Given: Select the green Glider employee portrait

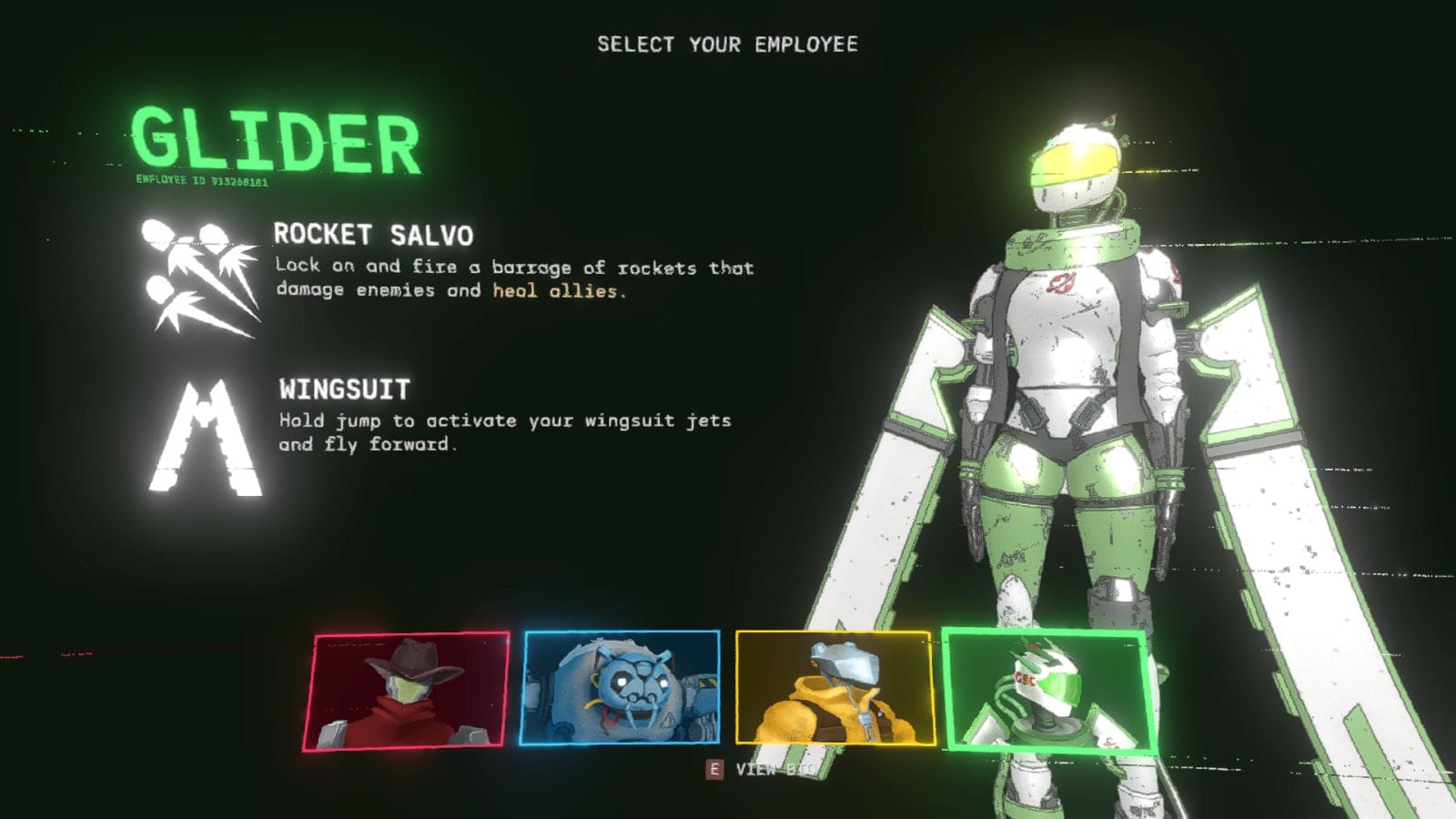Looking at the screenshot, I should pyautogui.click(x=1048, y=690).
